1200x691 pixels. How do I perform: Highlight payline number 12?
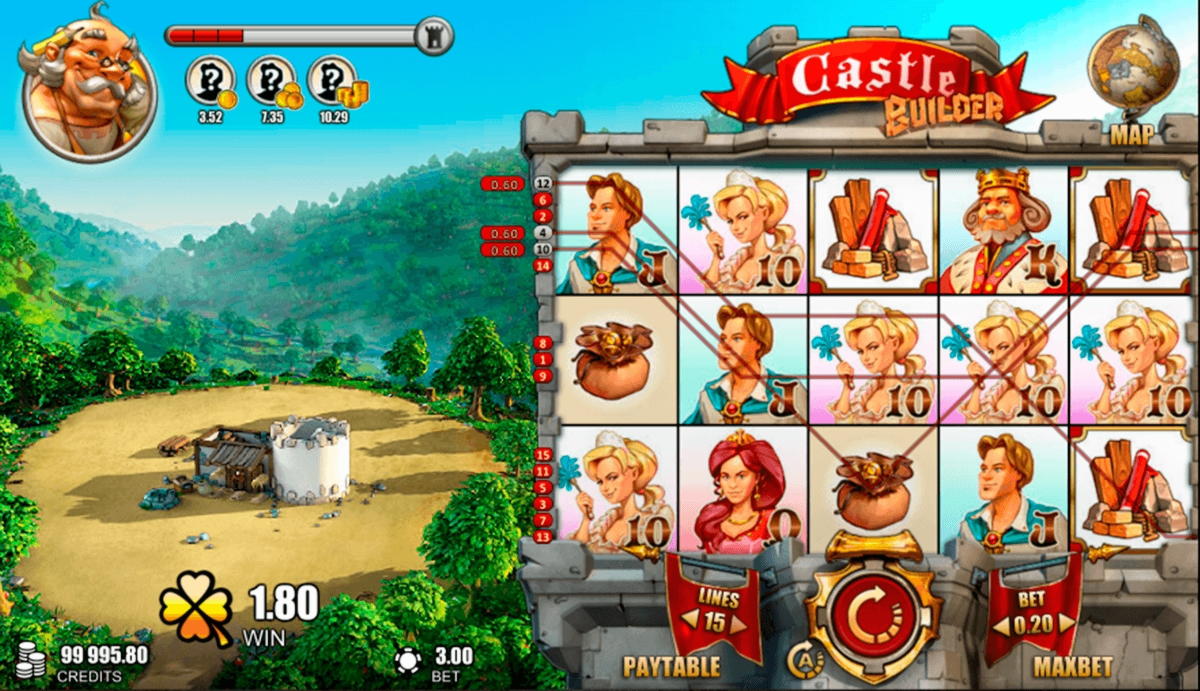pos(543,184)
